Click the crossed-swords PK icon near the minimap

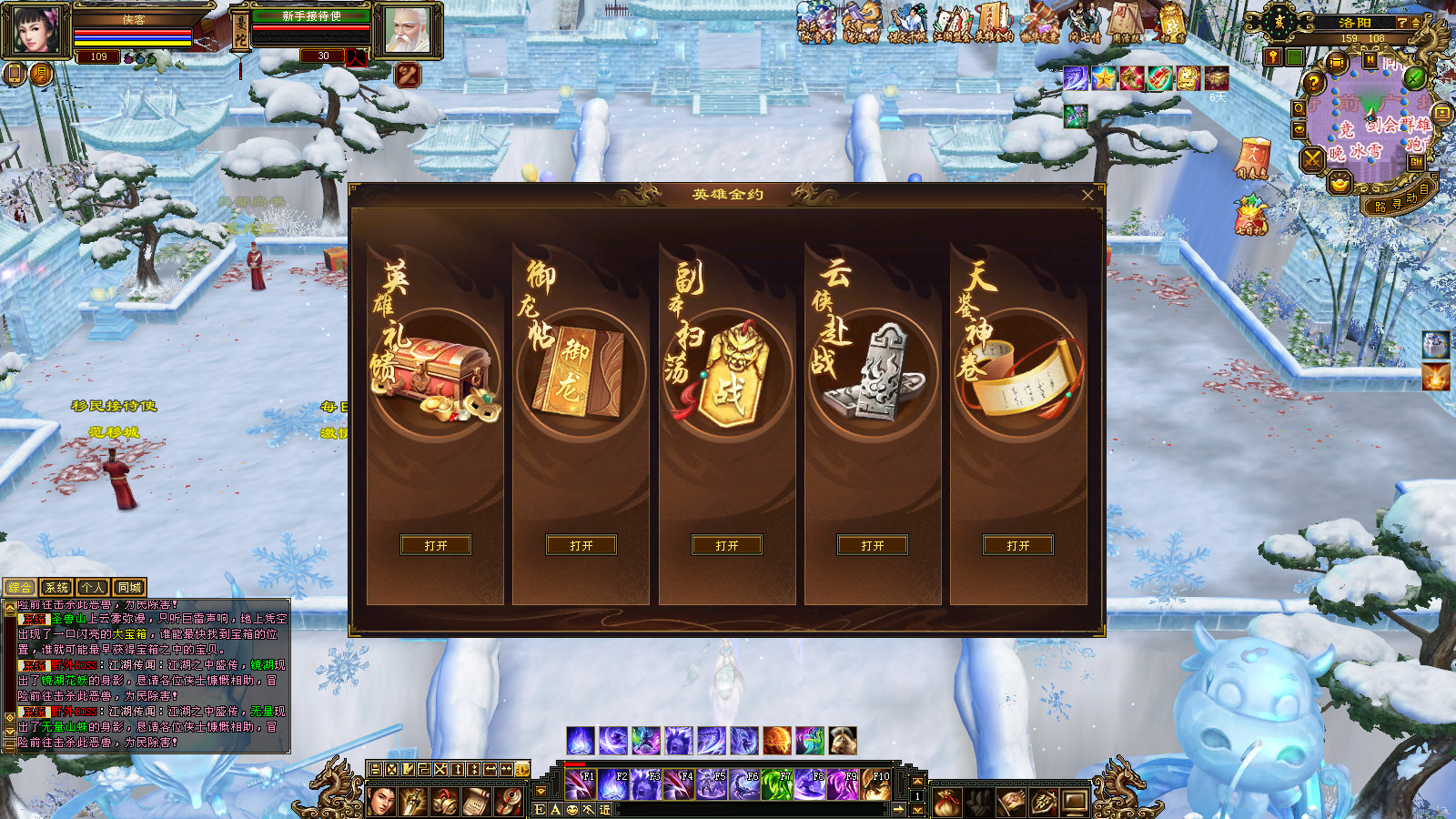pos(1312,160)
